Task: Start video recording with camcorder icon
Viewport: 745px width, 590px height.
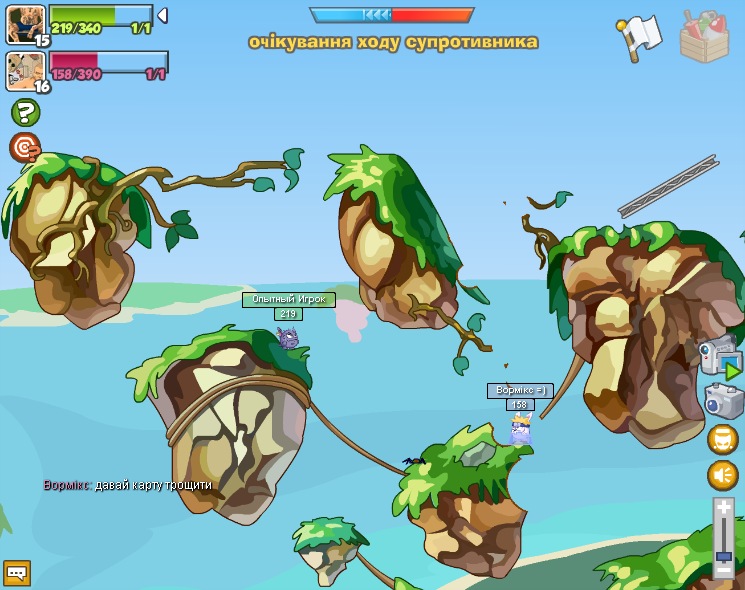Action: click(718, 357)
